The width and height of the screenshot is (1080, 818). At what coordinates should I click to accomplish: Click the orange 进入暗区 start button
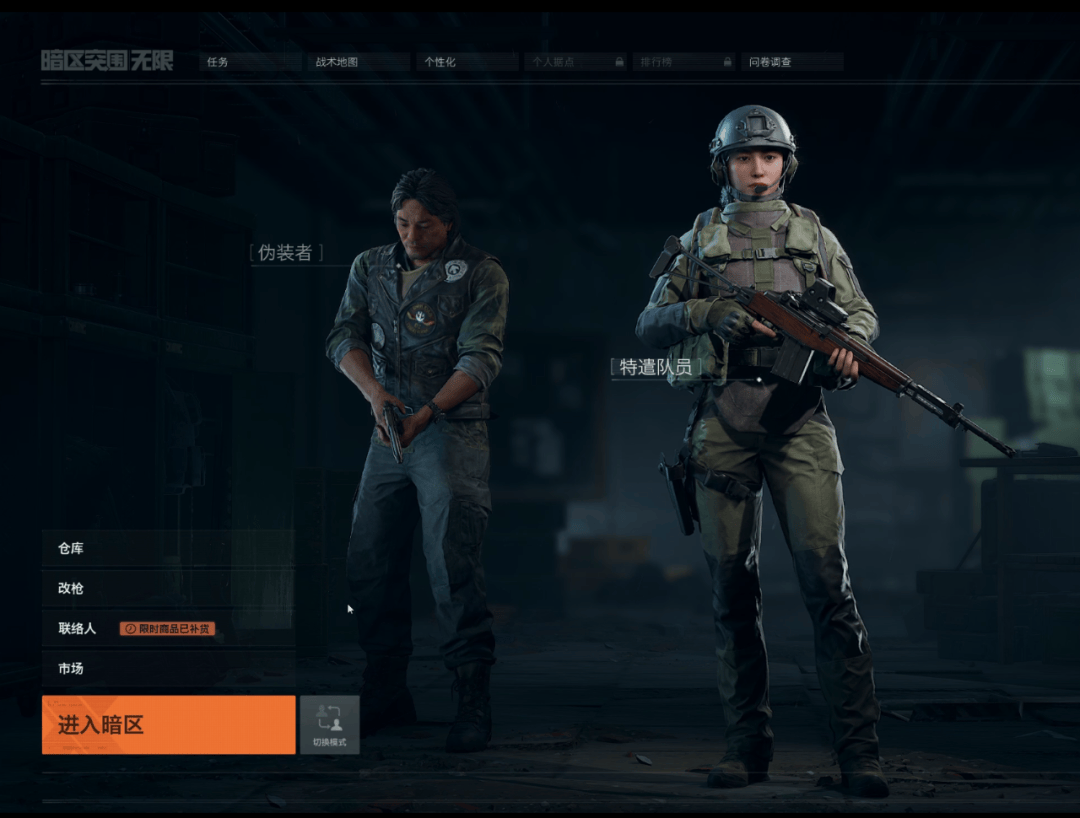point(168,725)
